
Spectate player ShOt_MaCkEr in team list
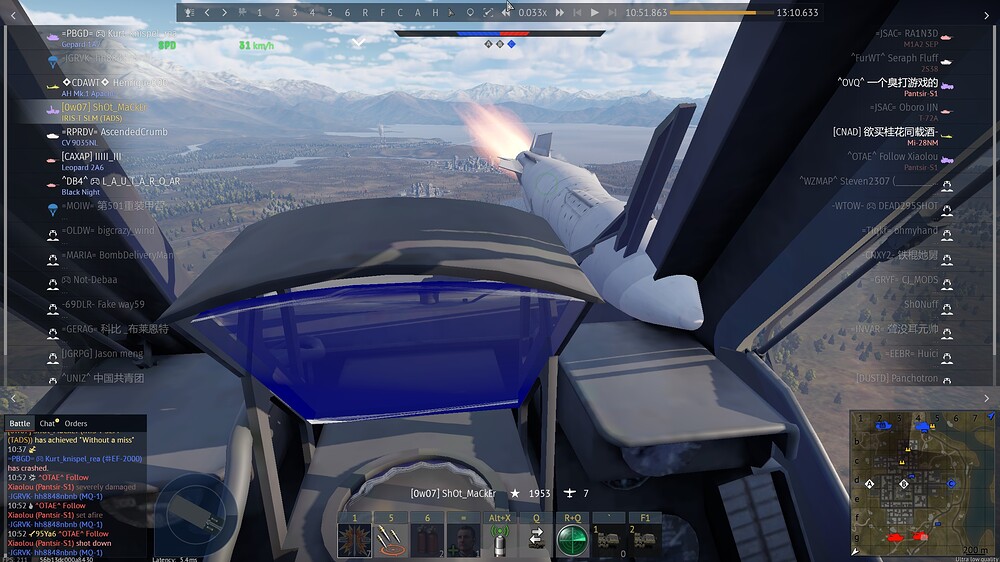point(104,107)
